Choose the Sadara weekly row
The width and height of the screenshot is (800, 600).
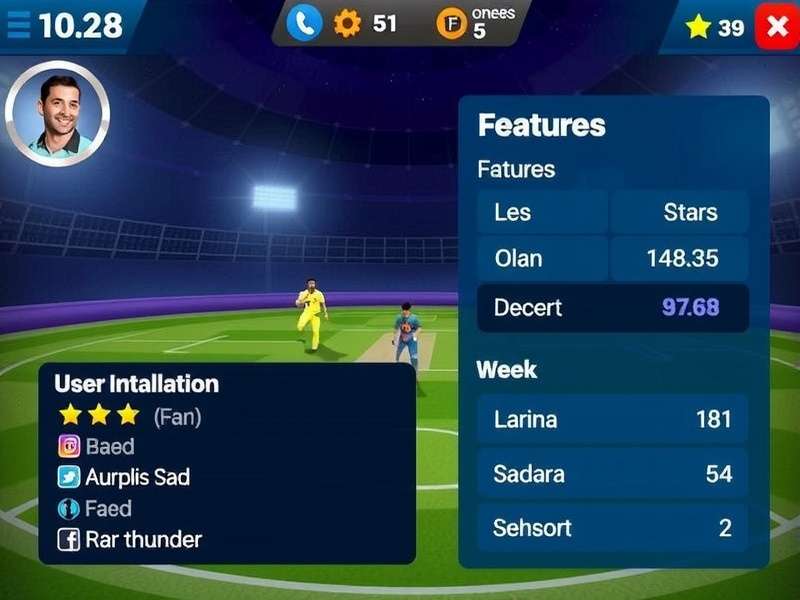point(612,473)
